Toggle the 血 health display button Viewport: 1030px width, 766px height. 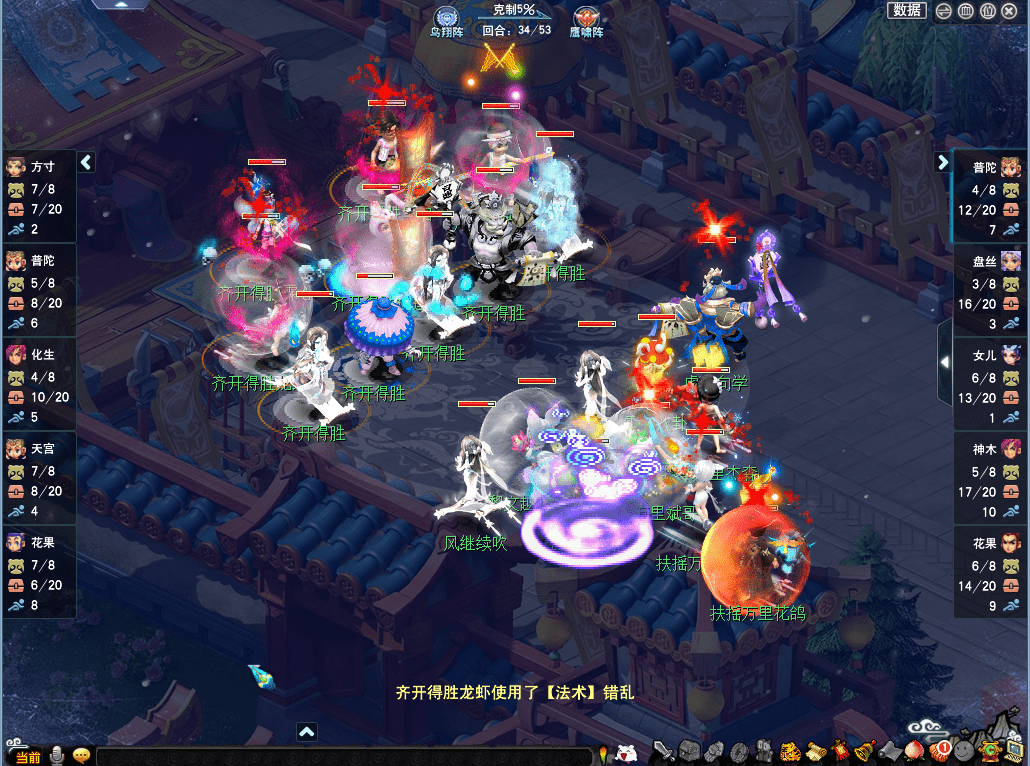[966, 11]
